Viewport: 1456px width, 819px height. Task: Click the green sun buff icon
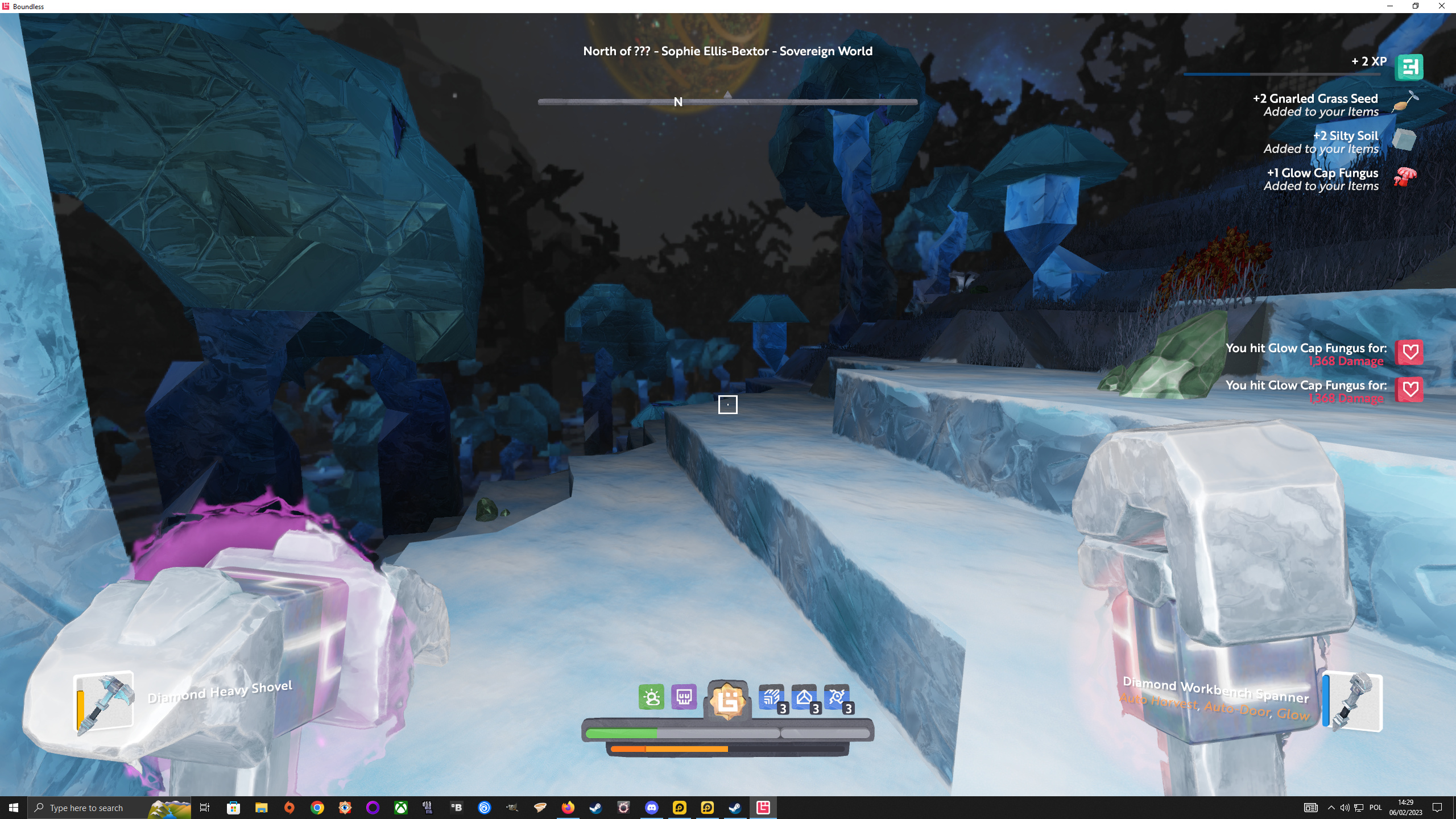click(x=651, y=697)
